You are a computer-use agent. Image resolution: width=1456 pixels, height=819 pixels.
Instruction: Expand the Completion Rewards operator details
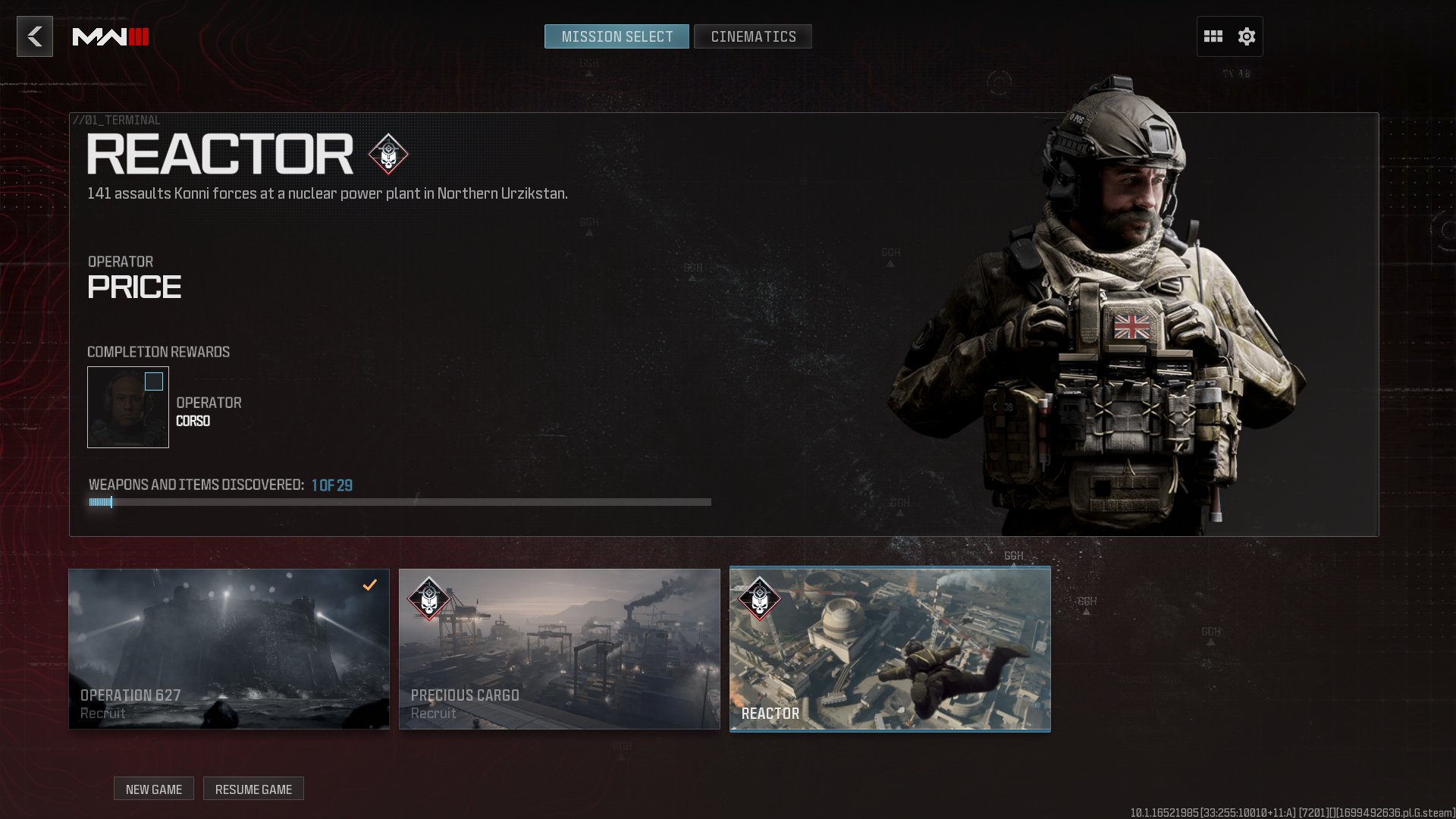[127, 407]
